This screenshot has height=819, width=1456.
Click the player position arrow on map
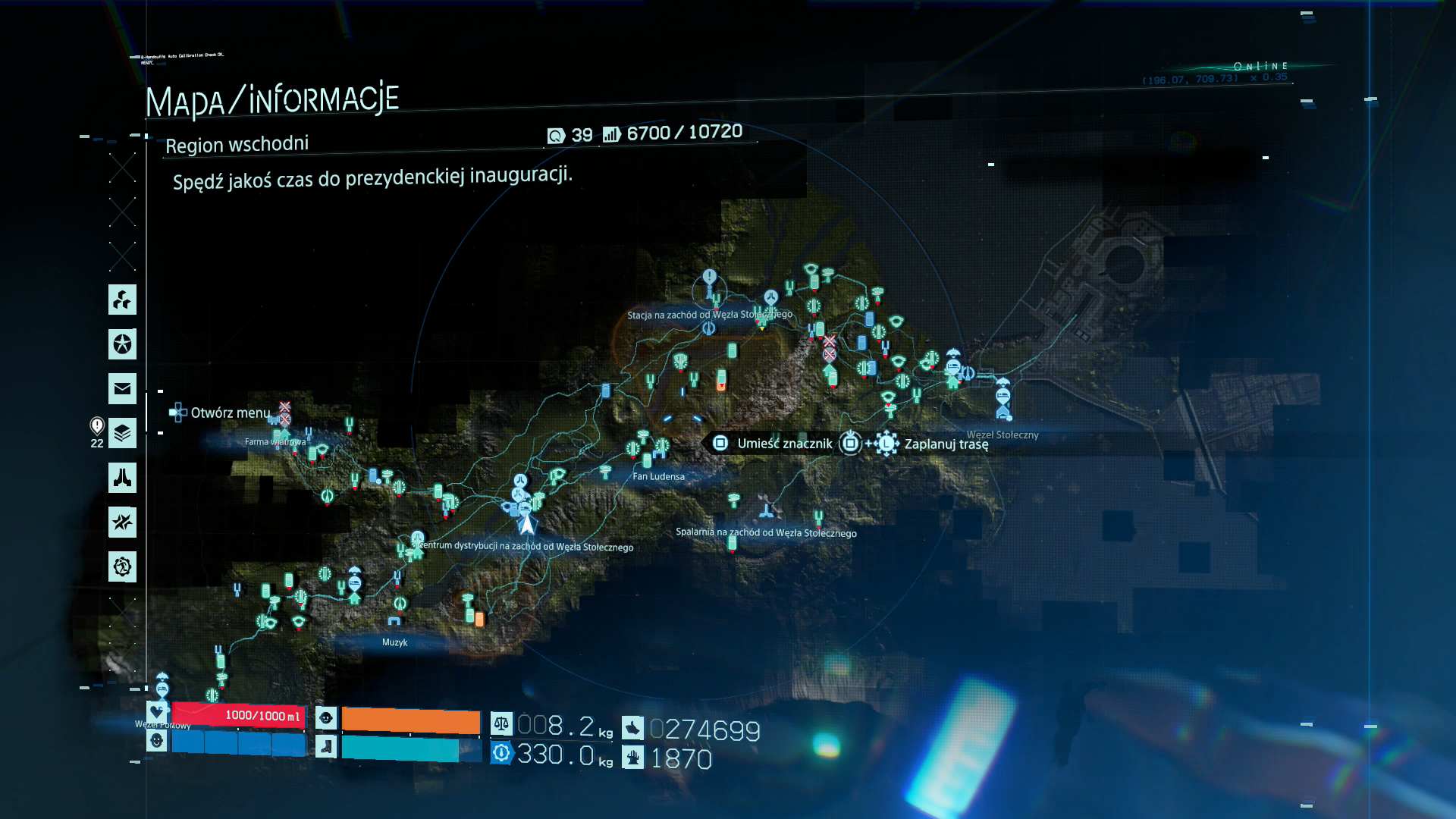[x=526, y=524]
